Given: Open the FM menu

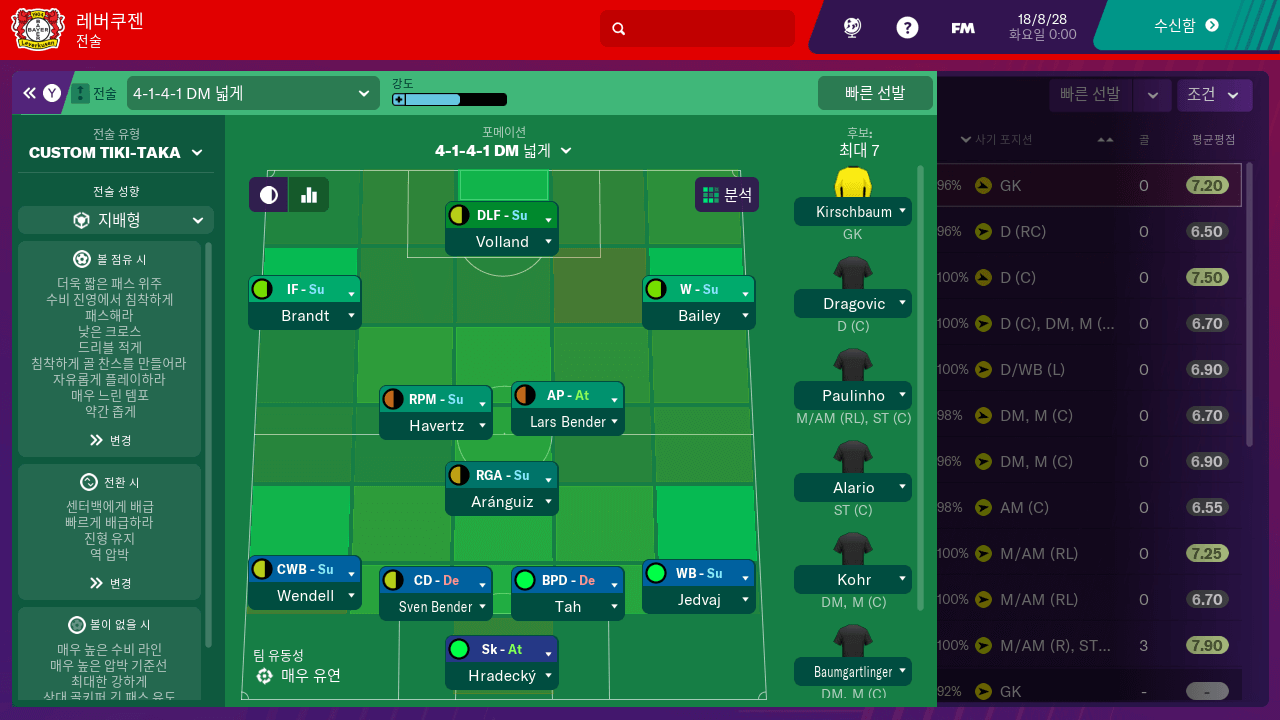Looking at the screenshot, I should 962,28.
